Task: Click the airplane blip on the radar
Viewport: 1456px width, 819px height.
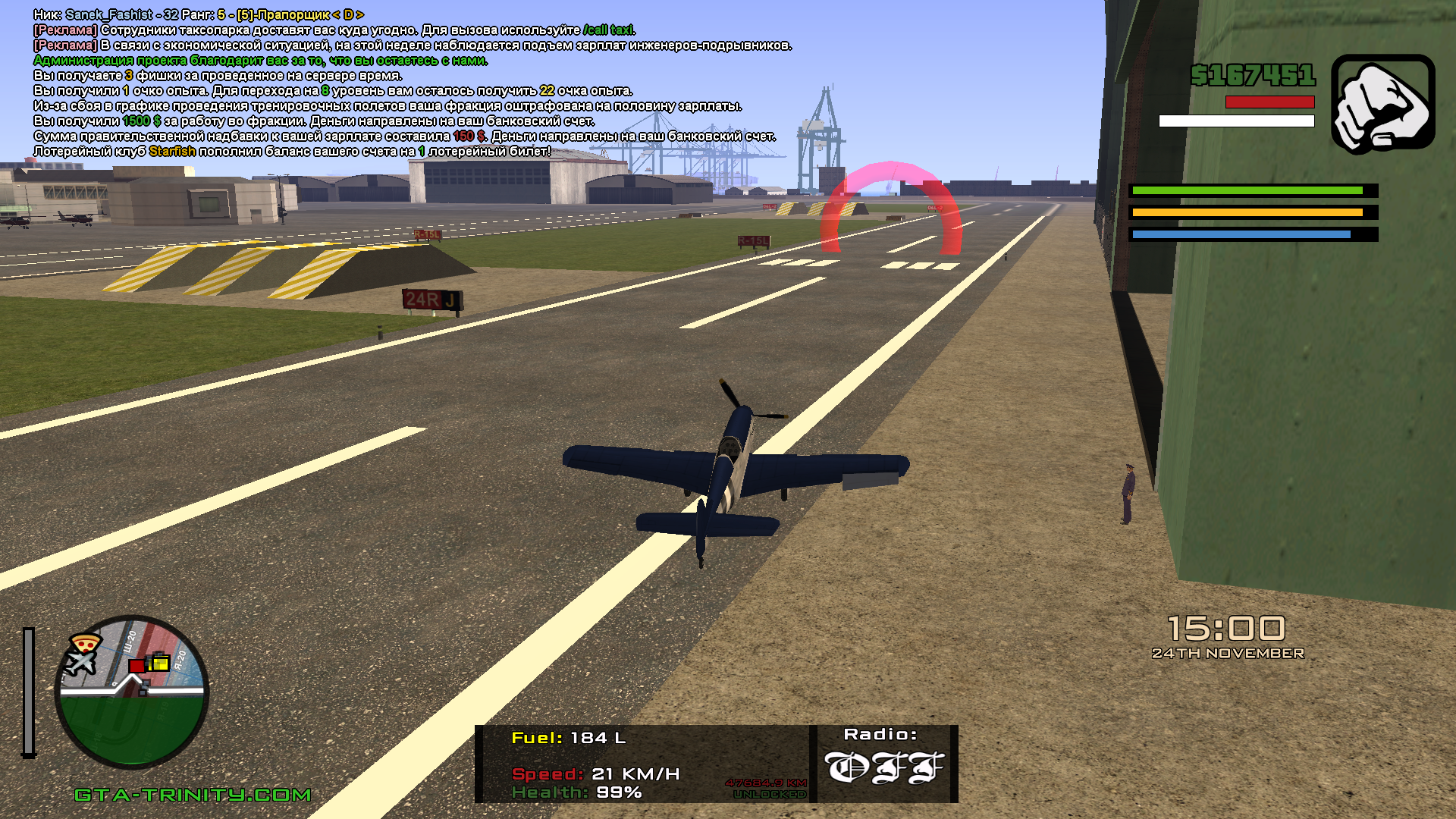Action: click(80, 663)
